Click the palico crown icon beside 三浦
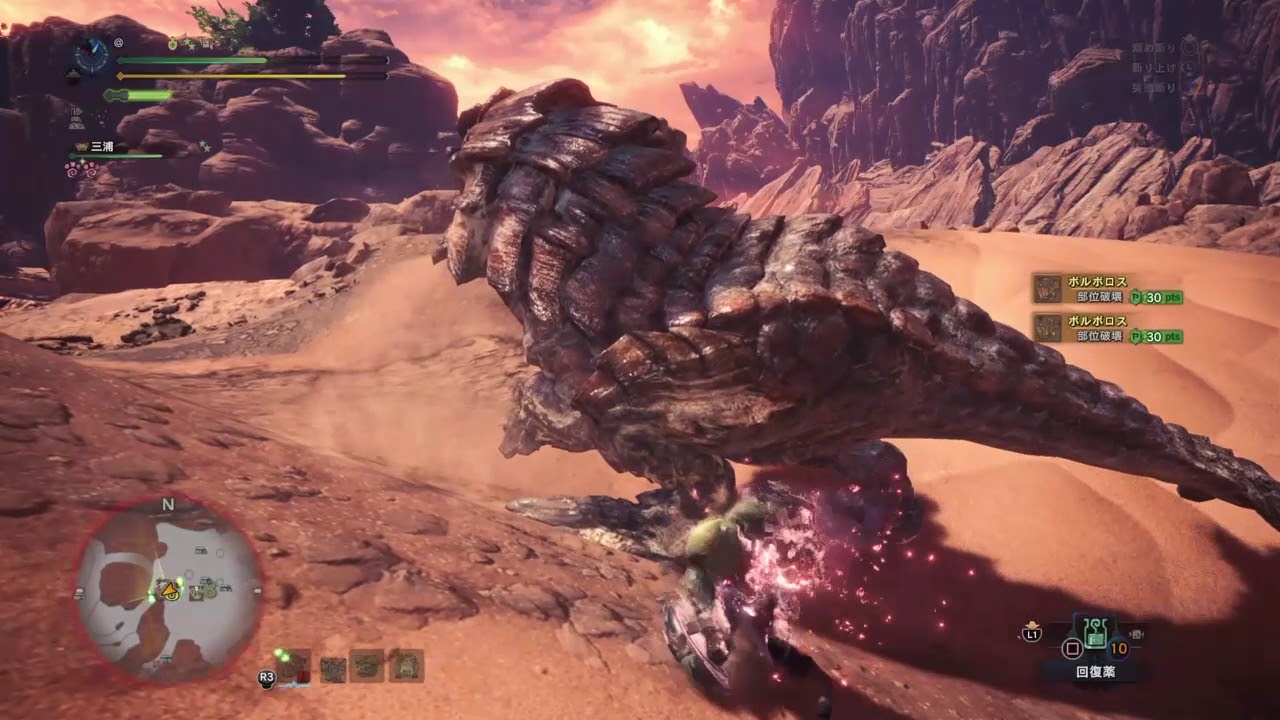This screenshot has width=1280, height=720. [x=82, y=145]
